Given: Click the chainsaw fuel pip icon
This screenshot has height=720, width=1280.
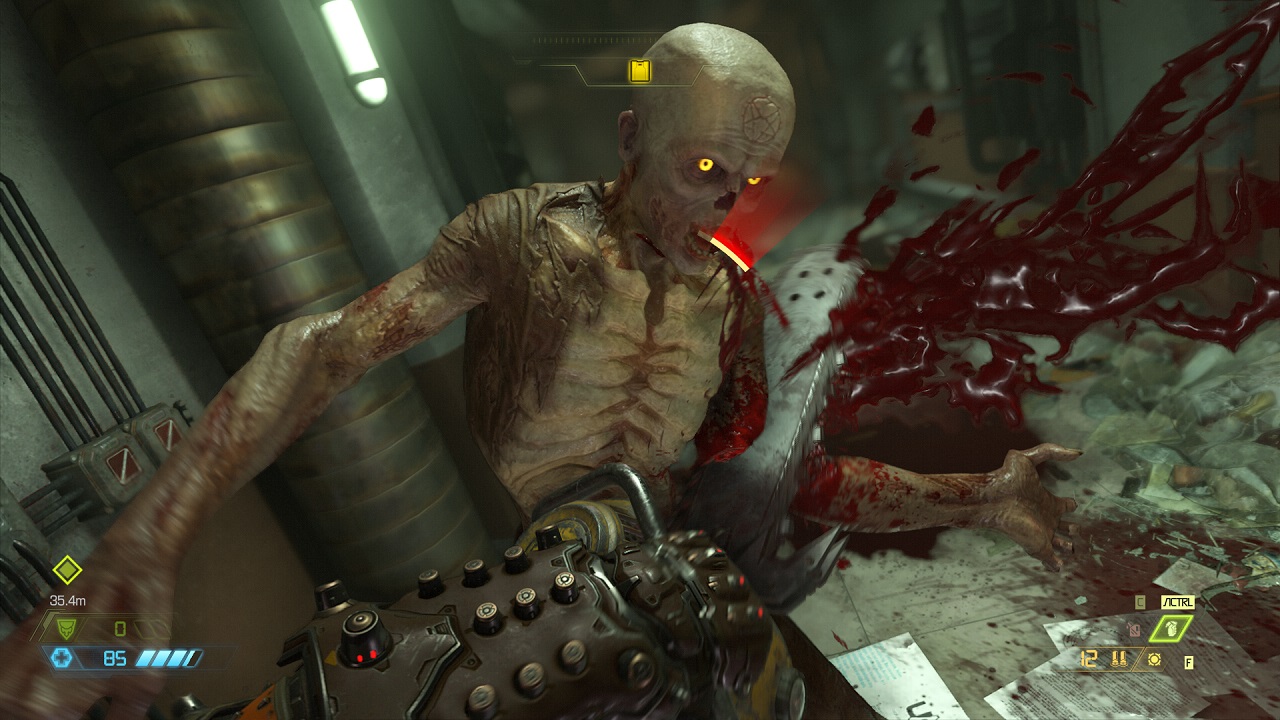Looking at the screenshot, I should pyautogui.click(x=1155, y=660).
